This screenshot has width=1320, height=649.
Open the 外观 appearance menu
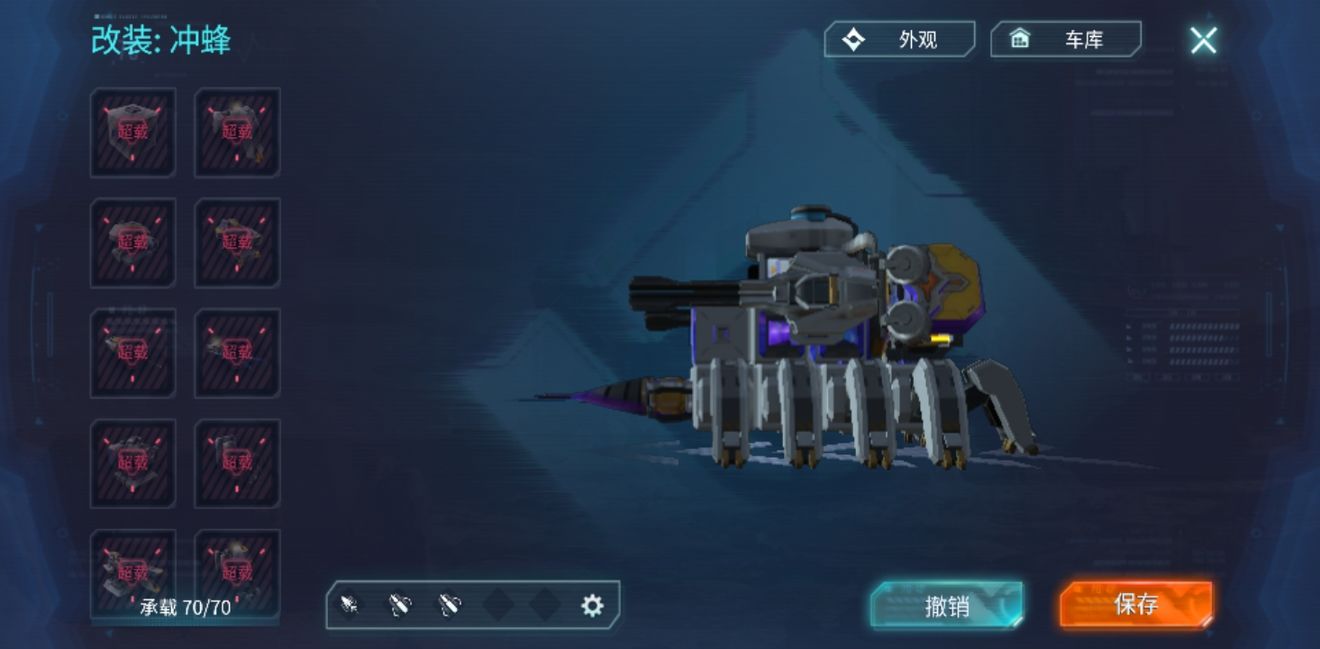tap(899, 40)
